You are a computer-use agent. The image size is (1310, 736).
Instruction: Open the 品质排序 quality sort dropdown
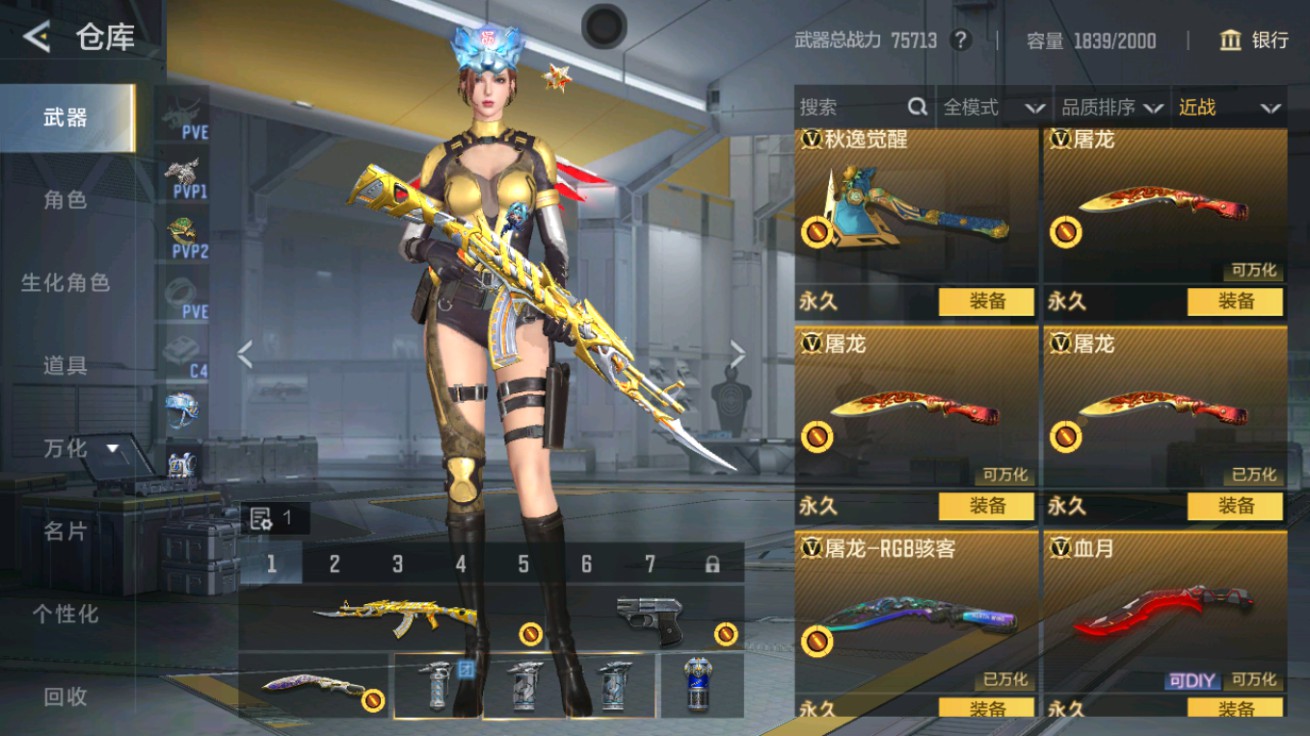pyautogui.click(x=1110, y=107)
